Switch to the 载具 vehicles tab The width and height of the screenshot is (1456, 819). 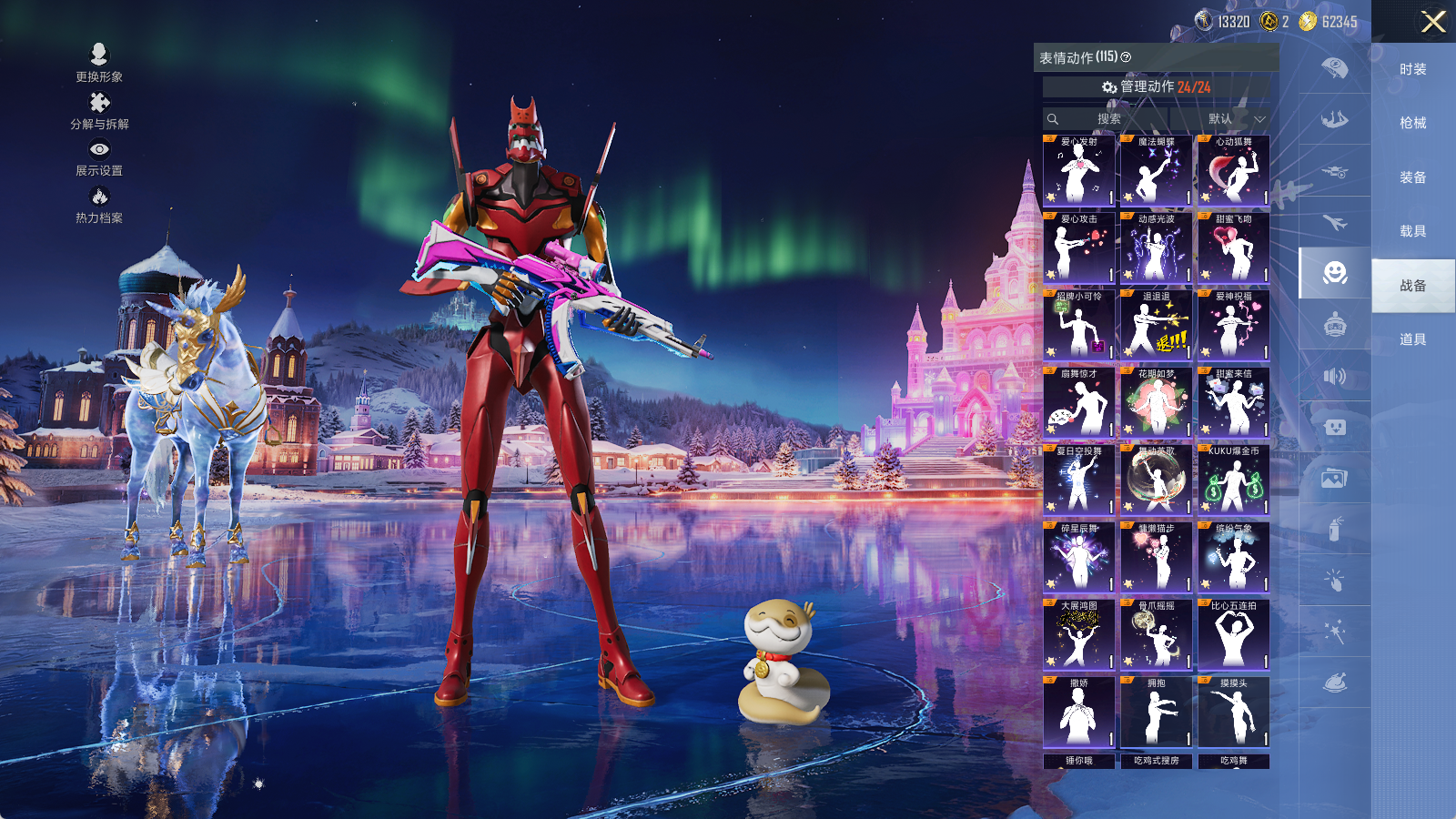tap(1412, 231)
